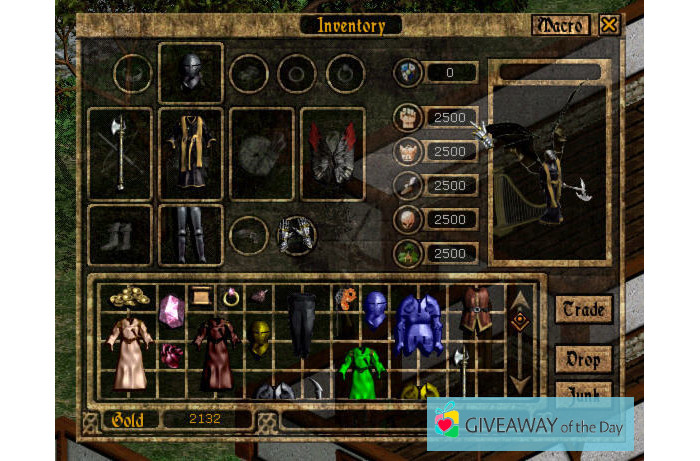Choose the blue plate armor
Image resolution: width=700 pixels, height=461 pixels.
pos(419,322)
